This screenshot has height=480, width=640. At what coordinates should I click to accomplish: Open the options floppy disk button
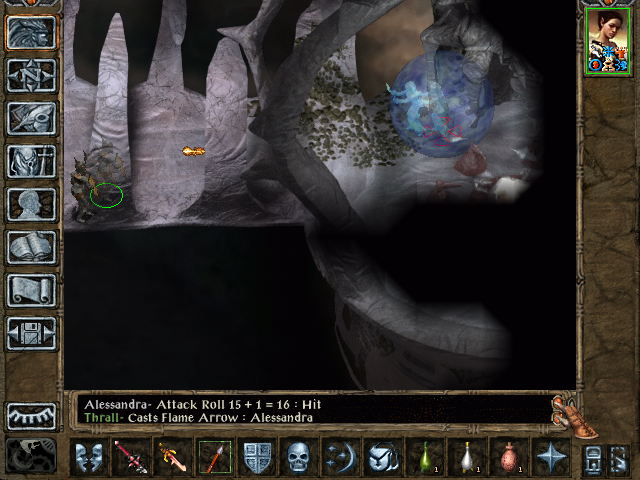click(31, 333)
